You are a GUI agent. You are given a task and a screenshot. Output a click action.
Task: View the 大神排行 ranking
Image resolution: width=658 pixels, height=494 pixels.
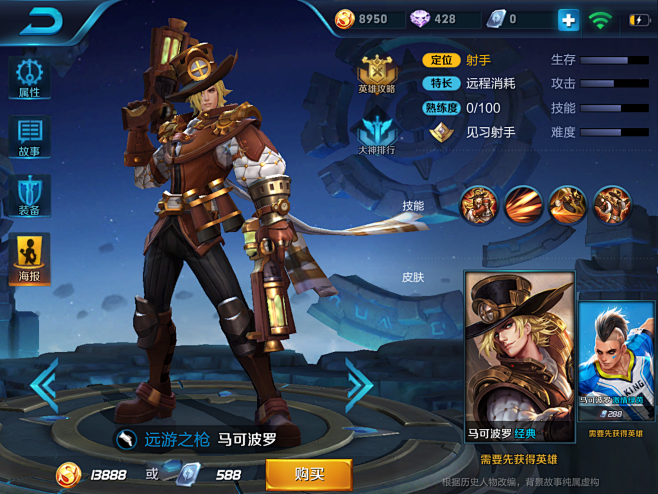377,136
